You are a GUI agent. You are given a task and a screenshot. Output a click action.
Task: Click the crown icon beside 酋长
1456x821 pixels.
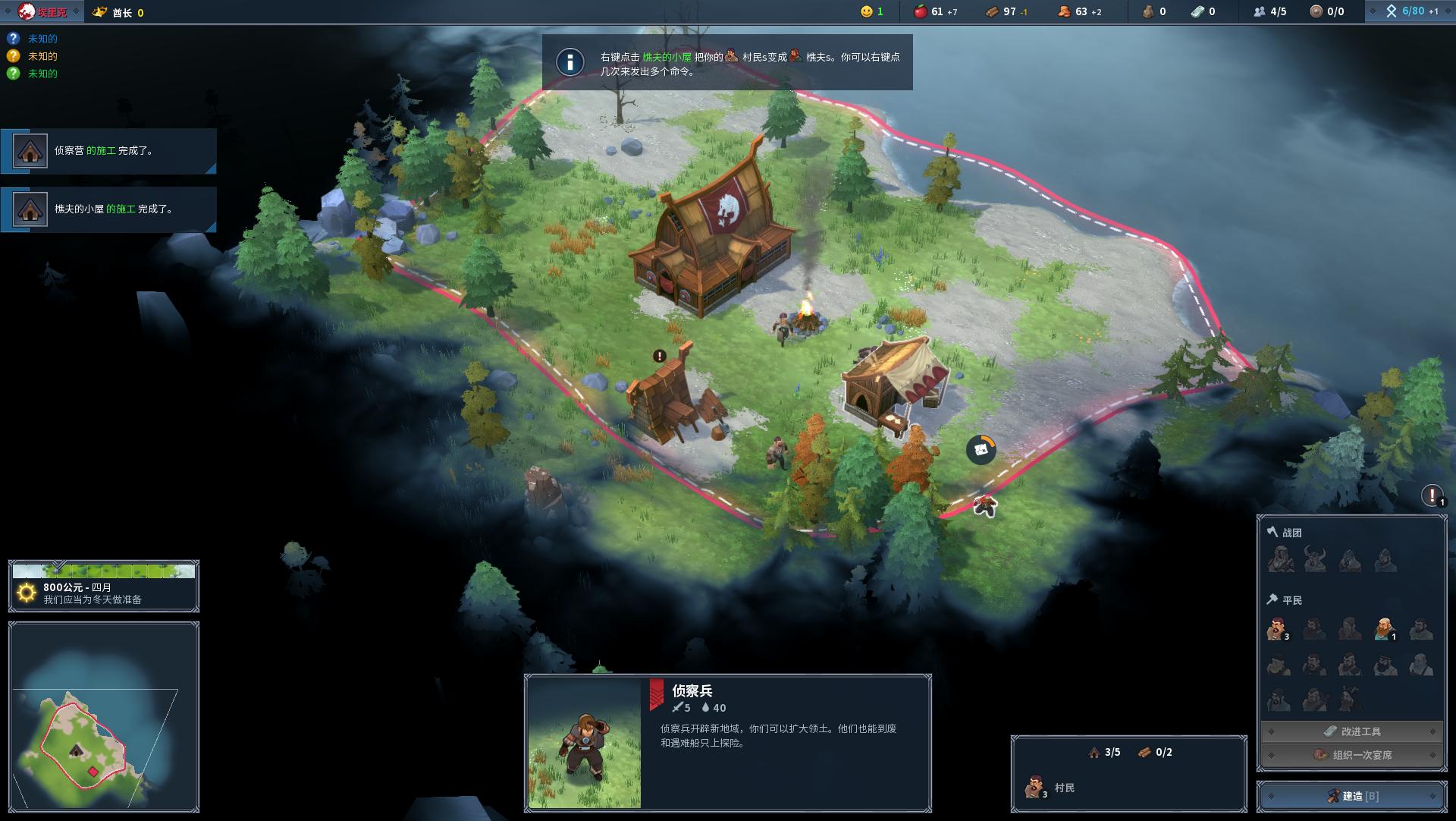tap(99, 11)
